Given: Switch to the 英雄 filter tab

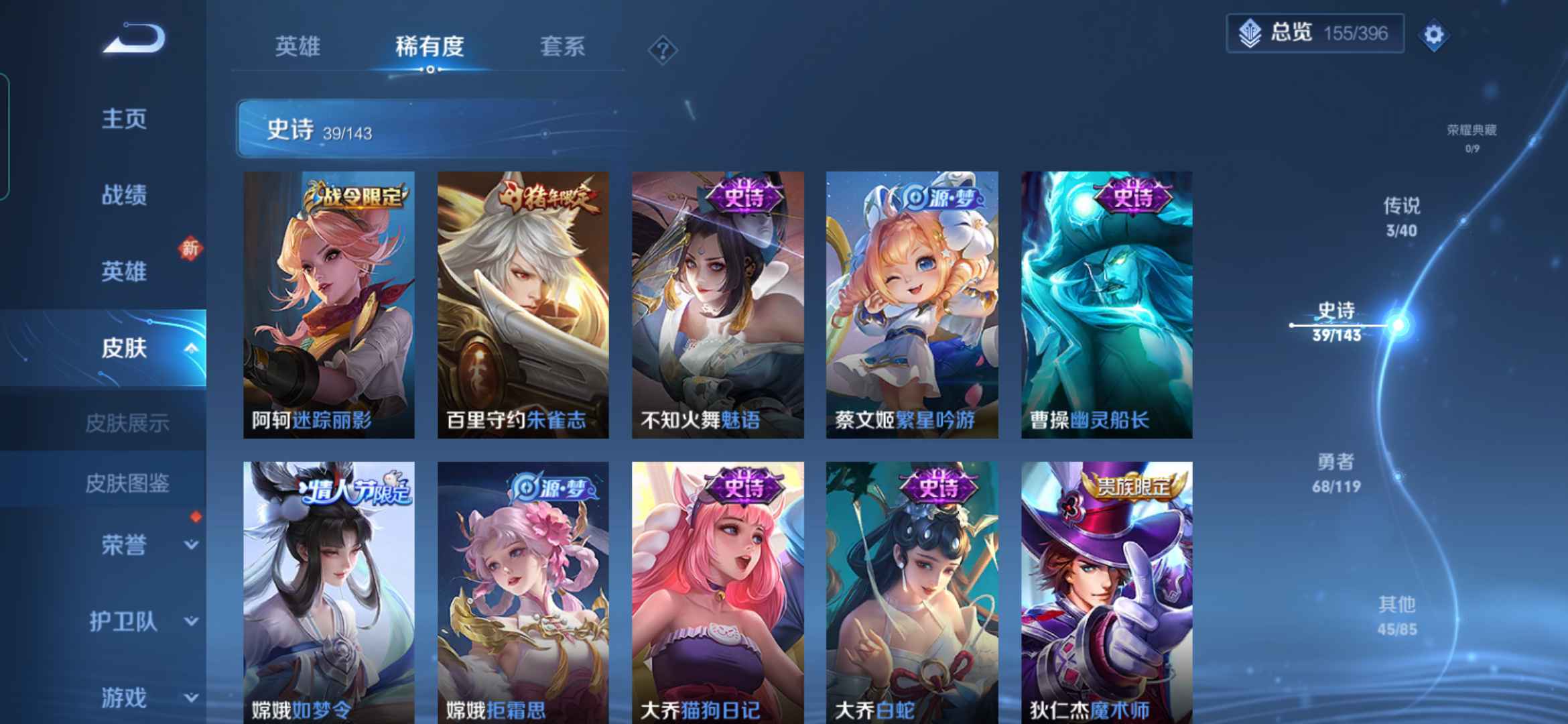Looking at the screenshot, I should coord(298,47).
